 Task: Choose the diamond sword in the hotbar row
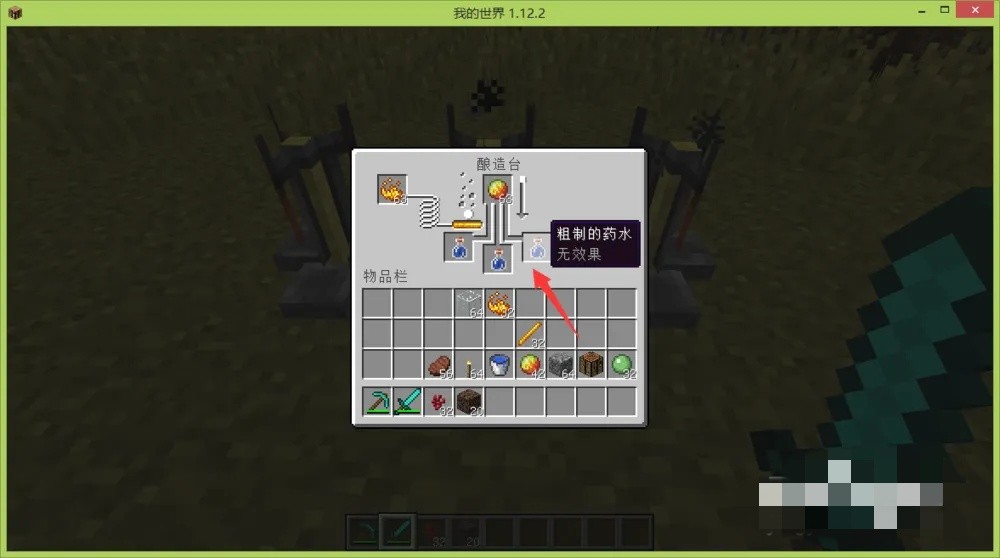click(x=407, y=402)
